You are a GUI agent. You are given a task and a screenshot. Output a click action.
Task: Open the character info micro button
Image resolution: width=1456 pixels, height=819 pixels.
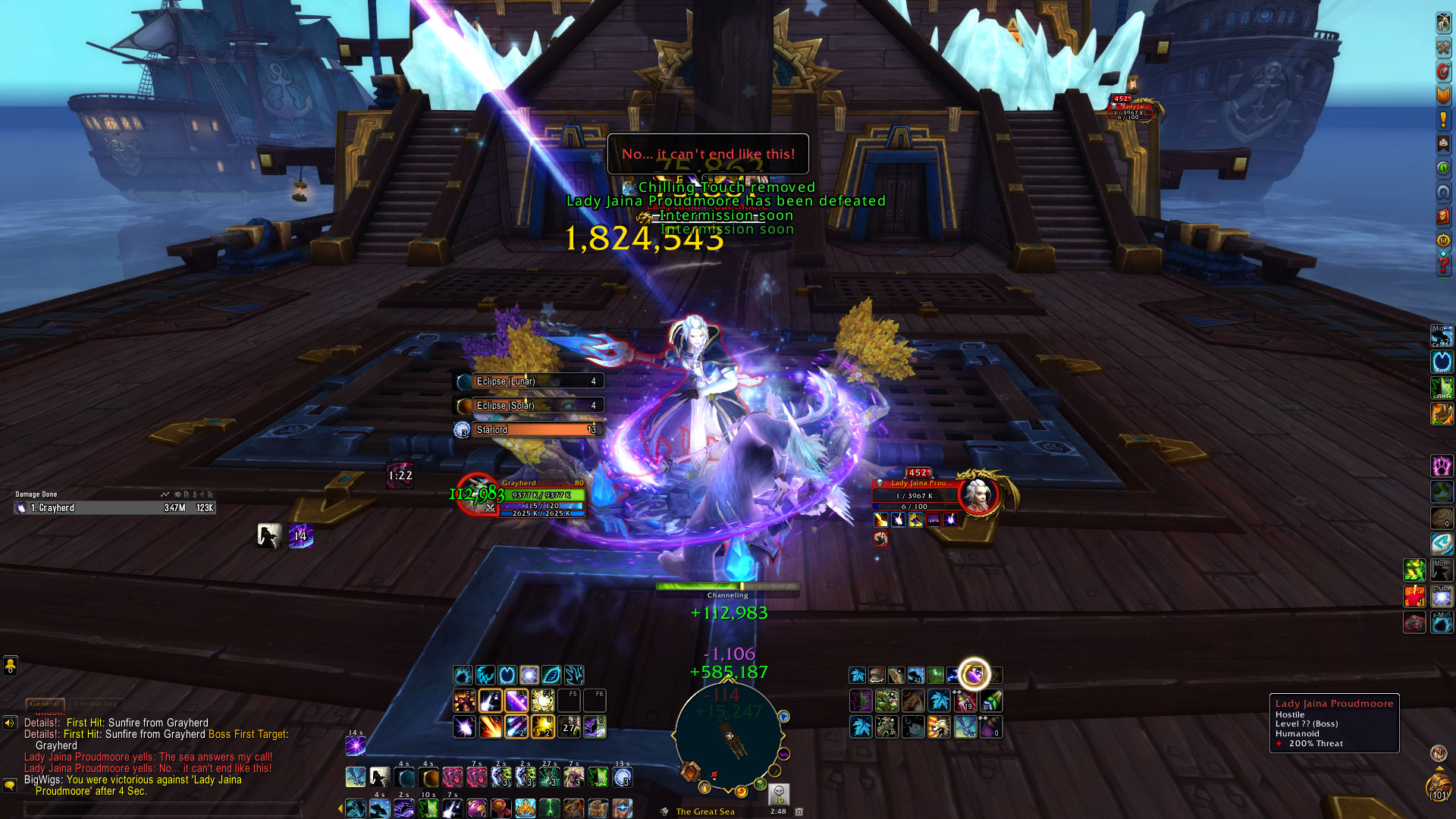tap(1442, 23)
